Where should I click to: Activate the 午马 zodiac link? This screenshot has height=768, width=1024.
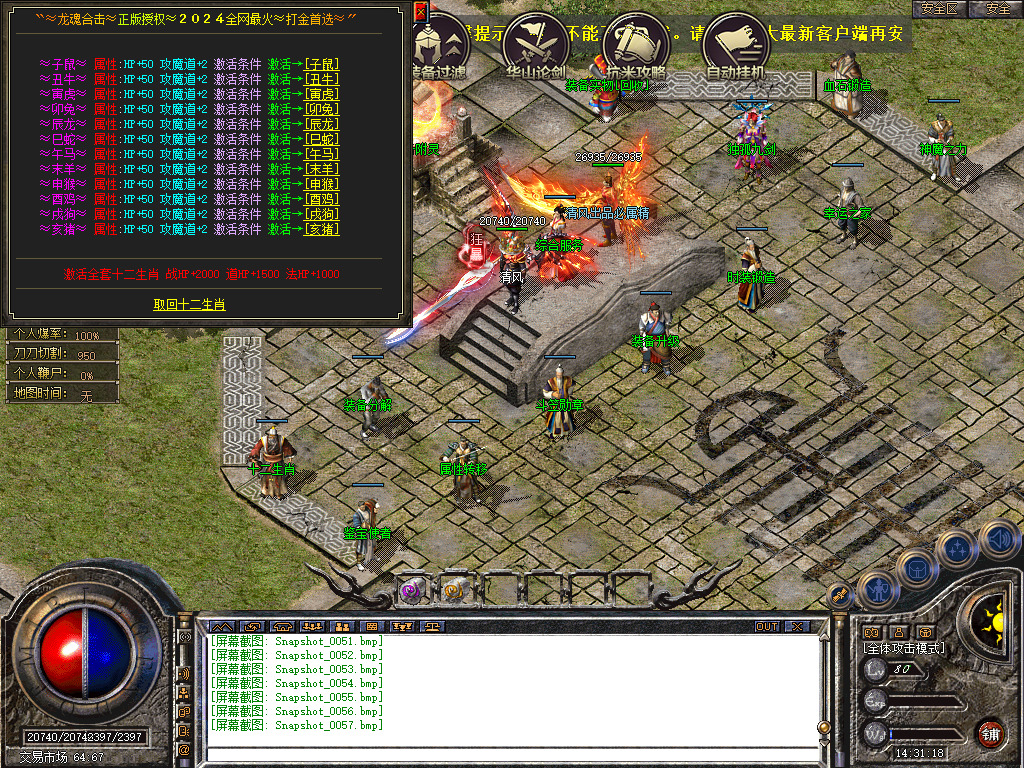pyautogui.click(x=321, y=154)
